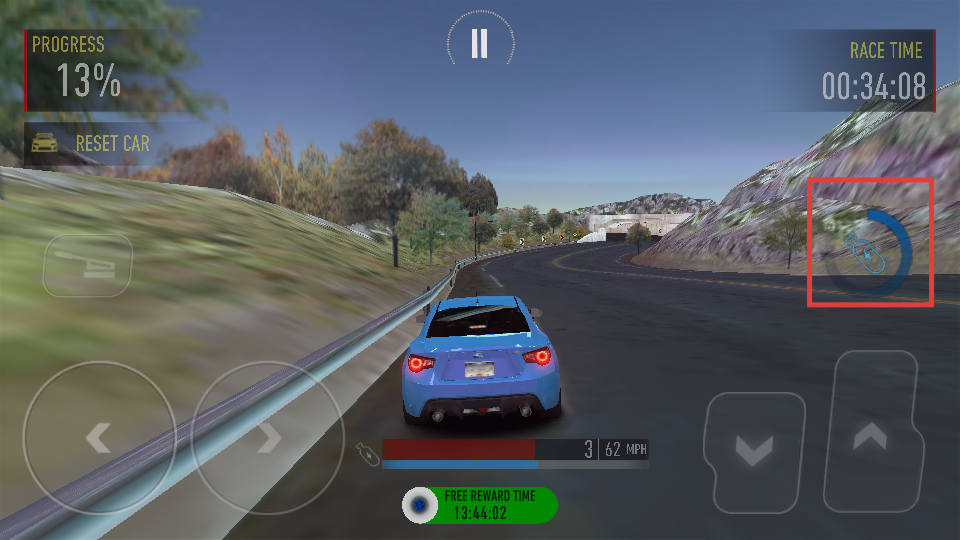Open the Free Reward Time offer
The height and width of the screenshot is (540, 960).
(479, 505)
